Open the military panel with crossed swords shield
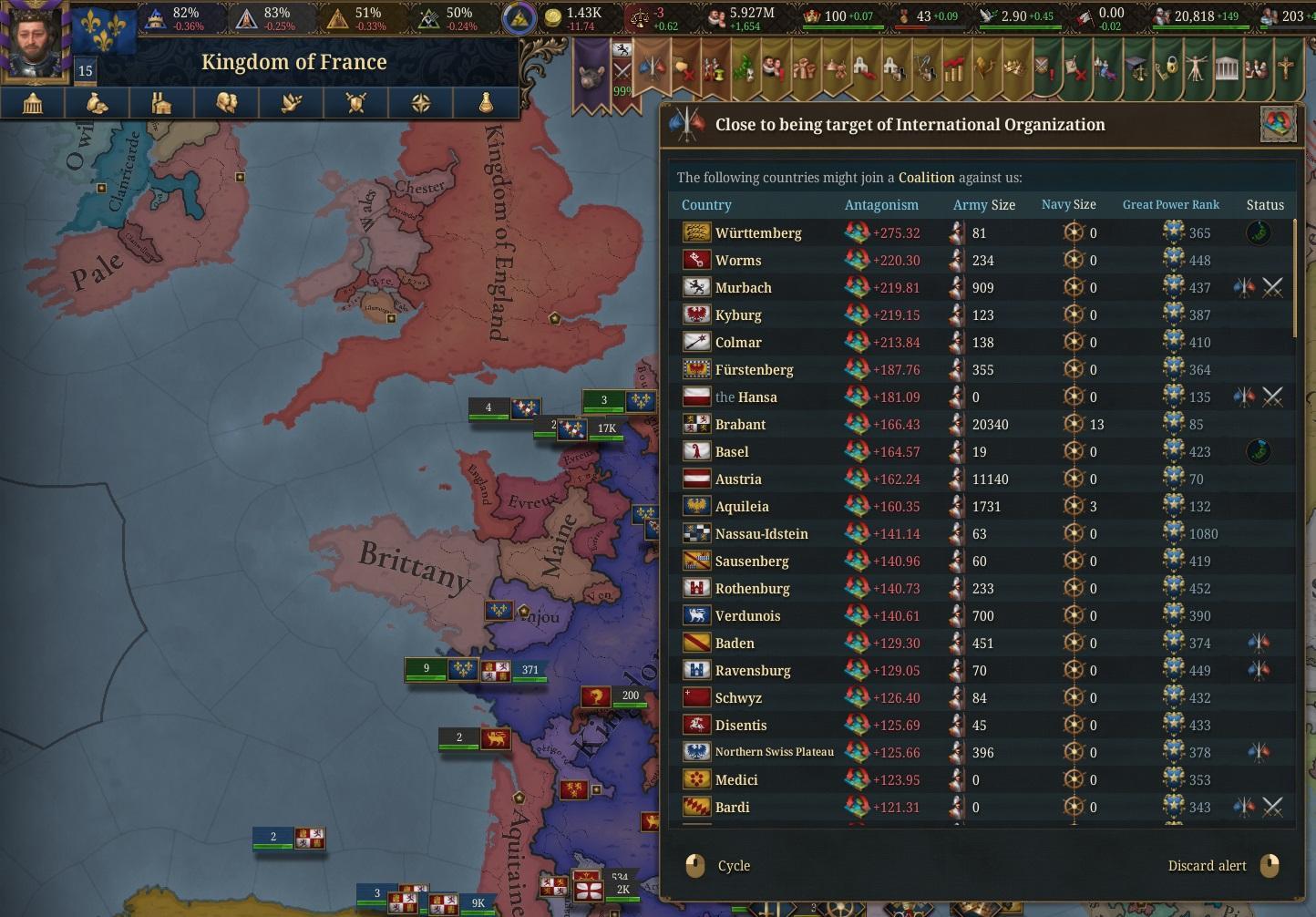 355,103
